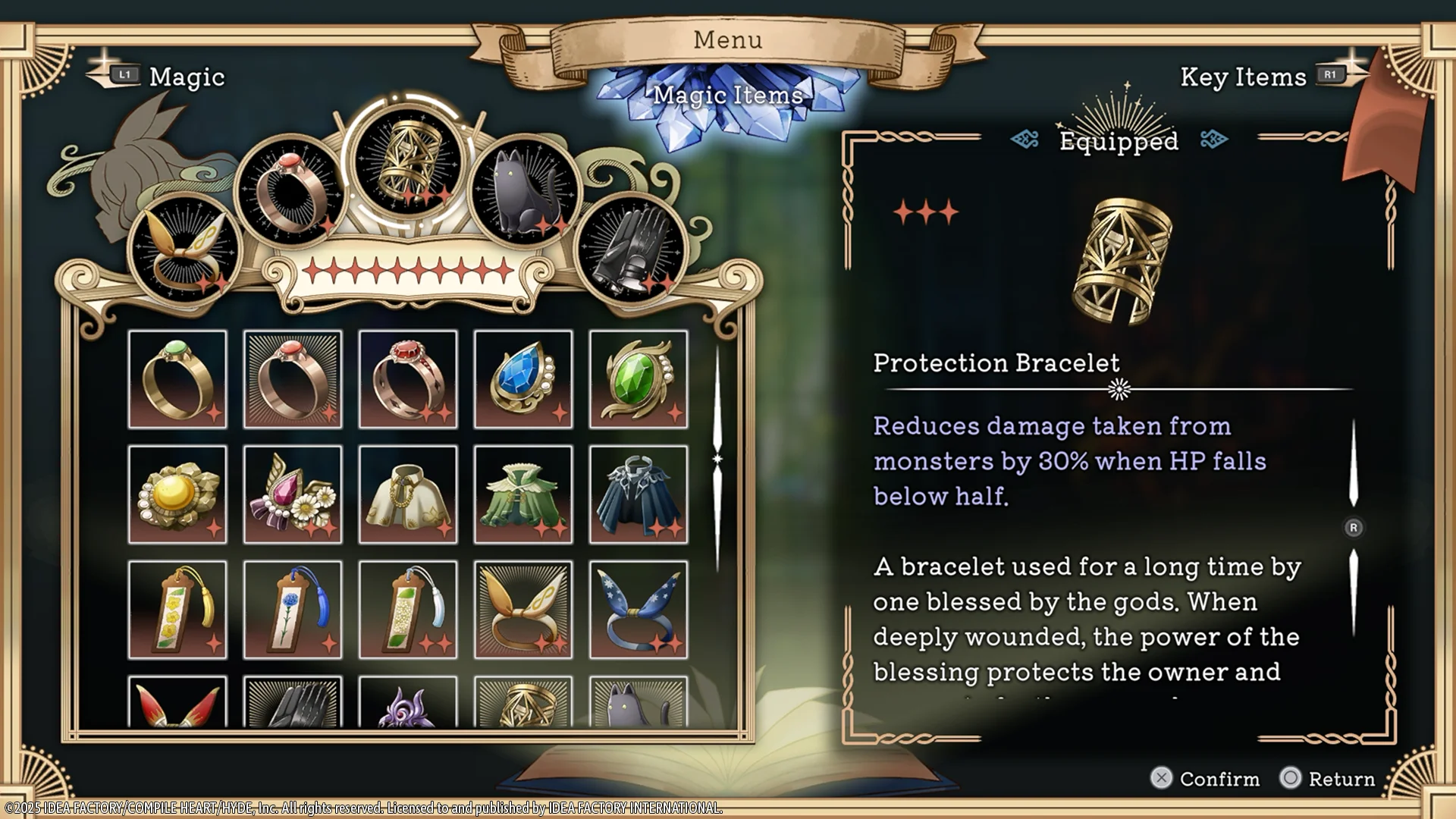Select the yellow round gem brooch

tap(177, 494)
